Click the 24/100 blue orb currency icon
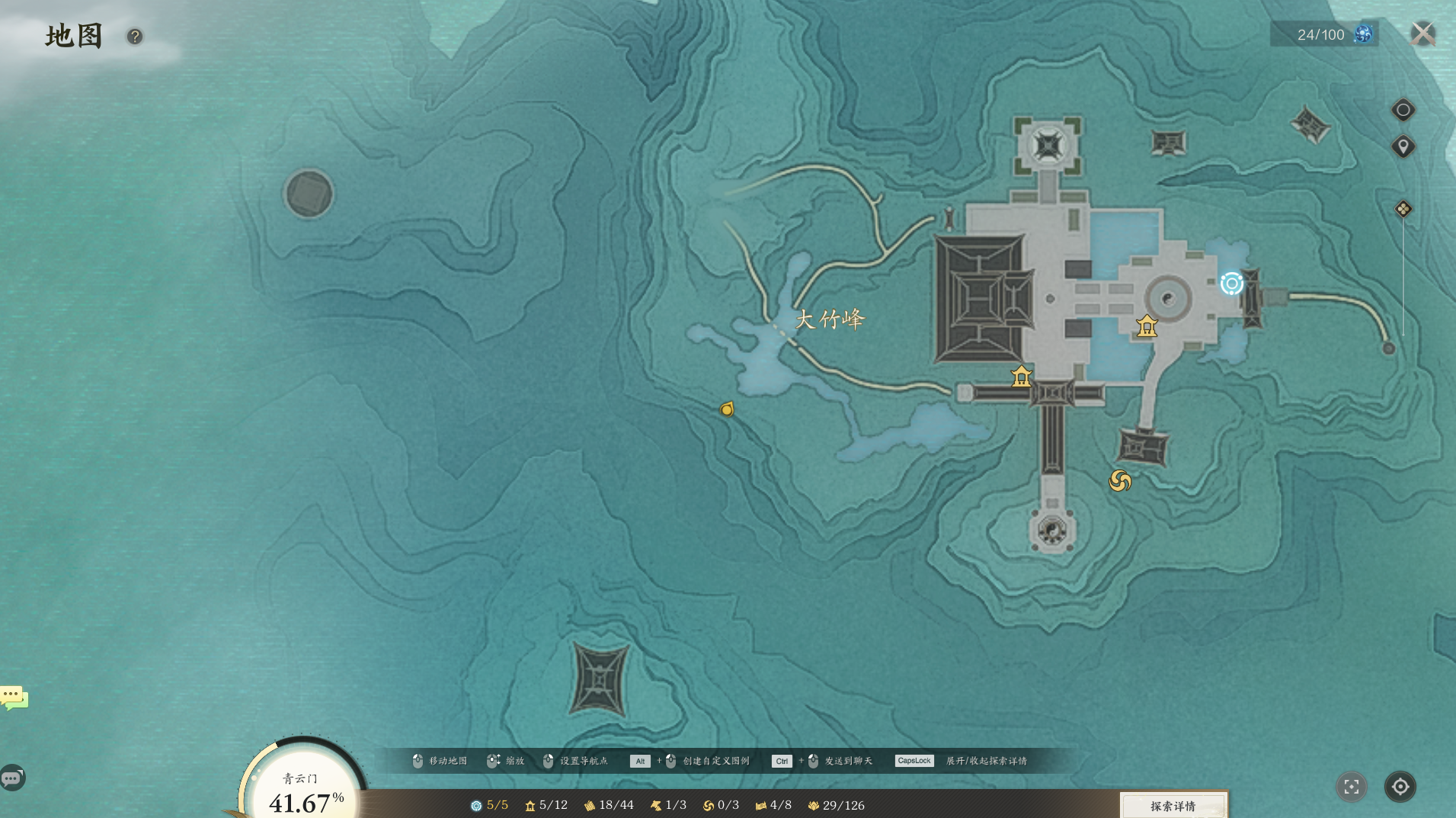1456x818 pixels. point(1363,34)
